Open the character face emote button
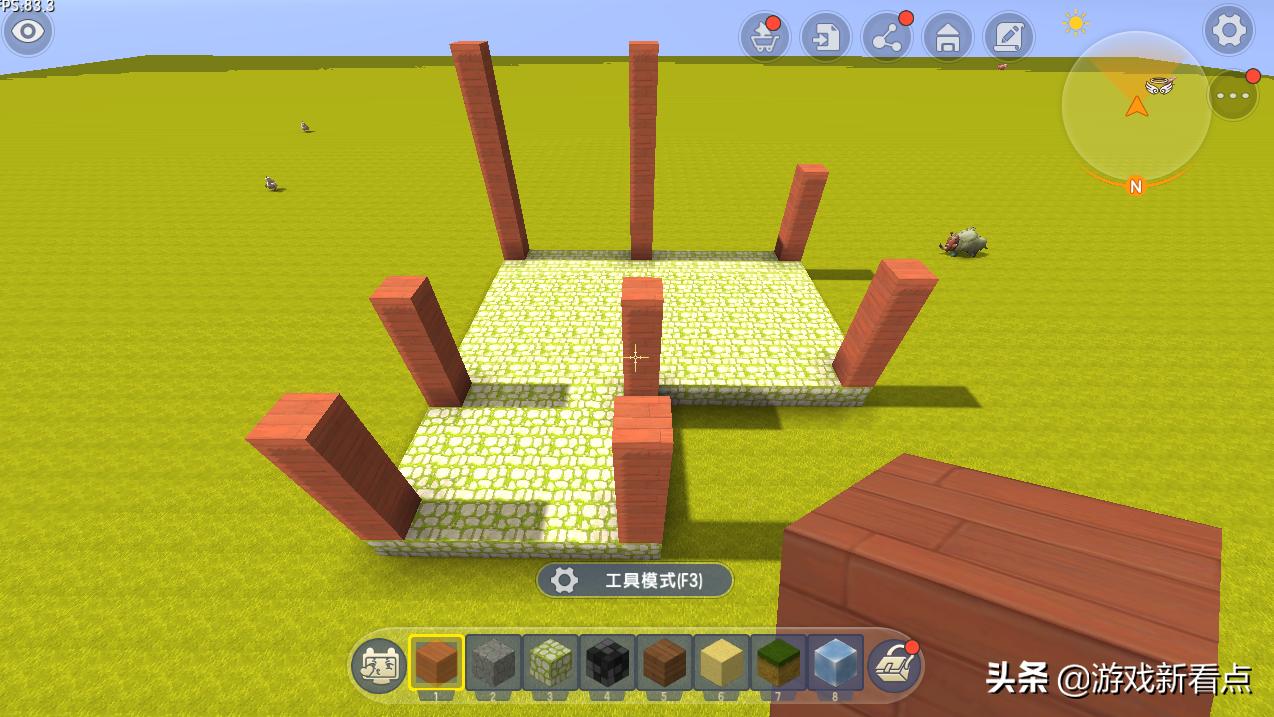Image resolution: width=1274 pixels, height=717 pixels. [378, 665]
